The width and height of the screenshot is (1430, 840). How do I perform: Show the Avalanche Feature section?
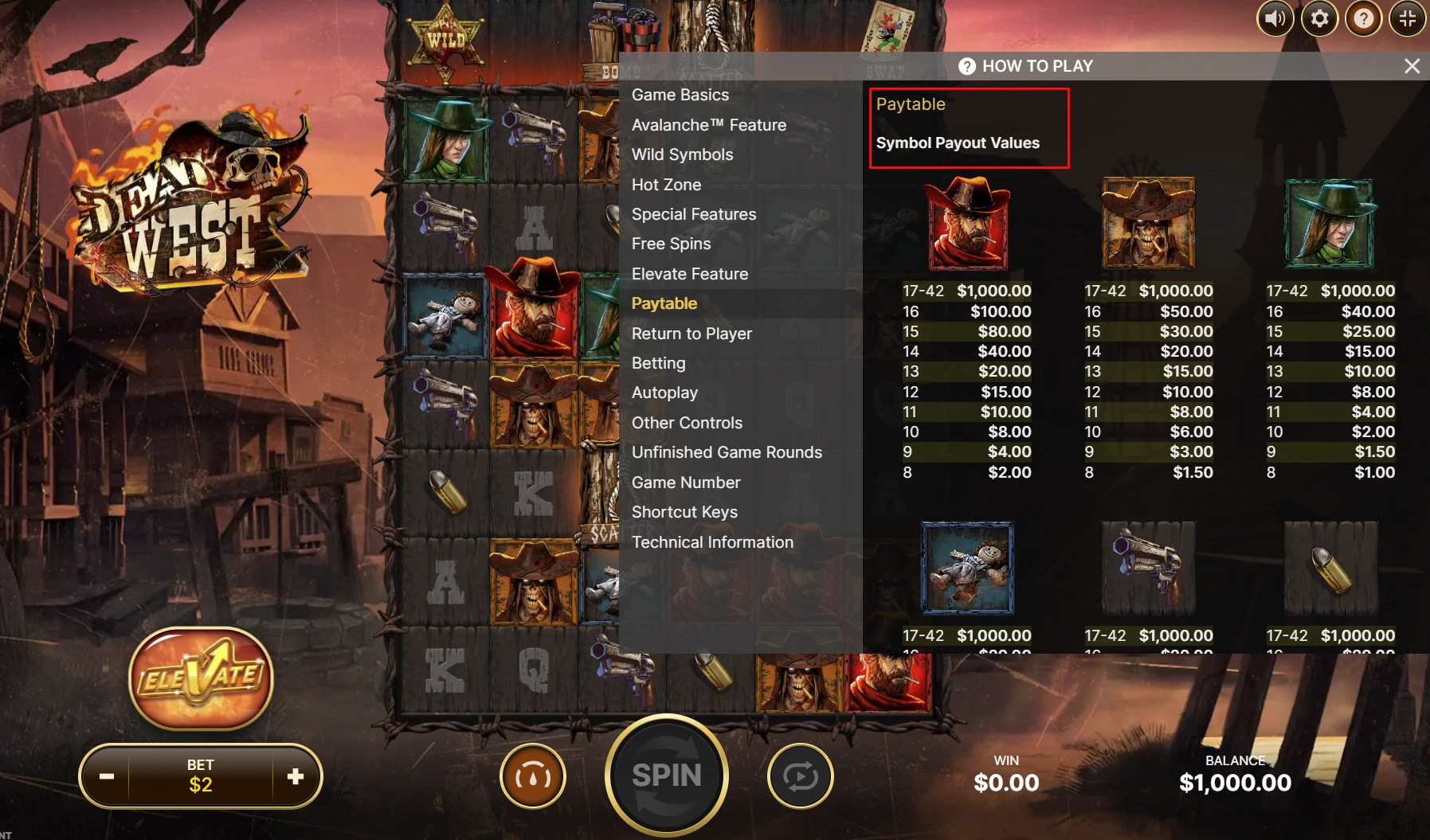pos(708,125)
